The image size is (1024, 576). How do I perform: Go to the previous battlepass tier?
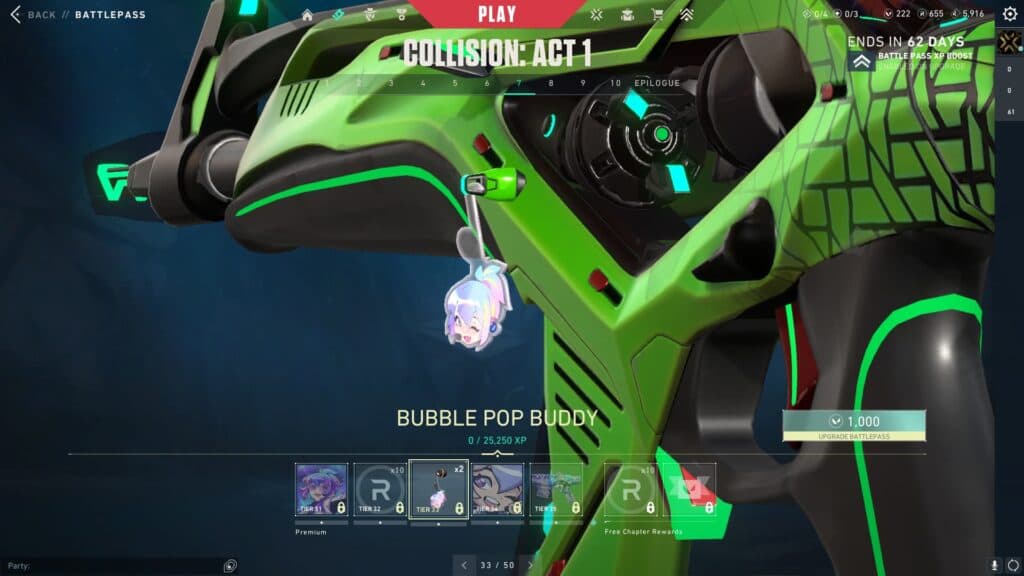(462, 565)
